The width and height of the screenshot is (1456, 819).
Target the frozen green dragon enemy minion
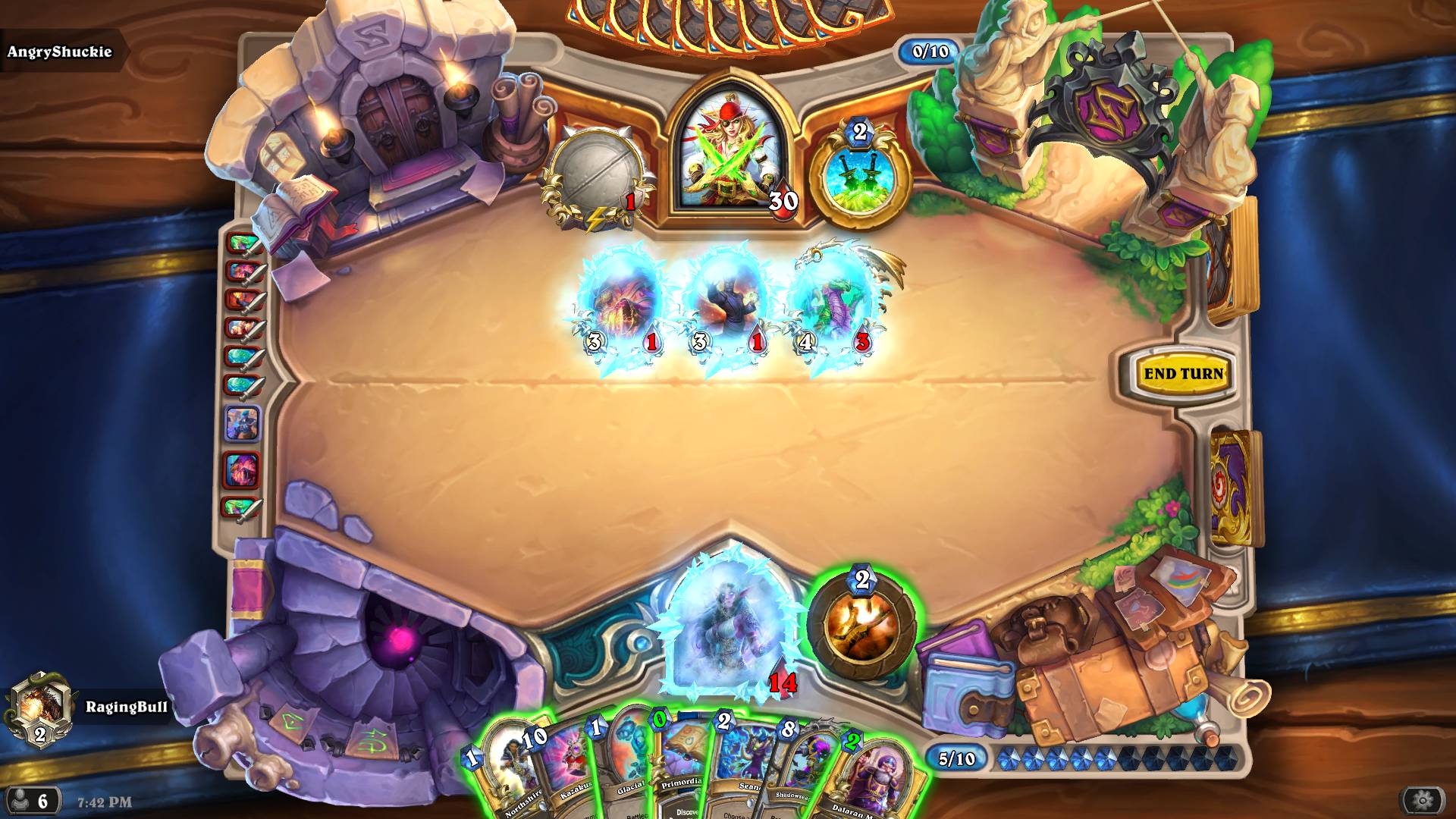(x=834, y=307)
